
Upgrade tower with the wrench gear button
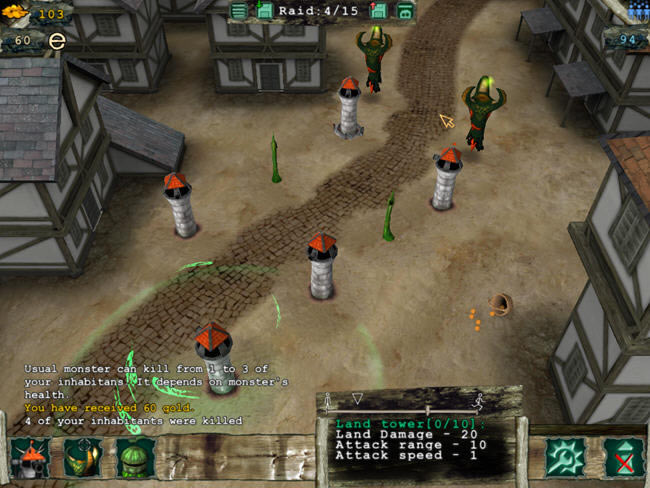click(564, 457)
